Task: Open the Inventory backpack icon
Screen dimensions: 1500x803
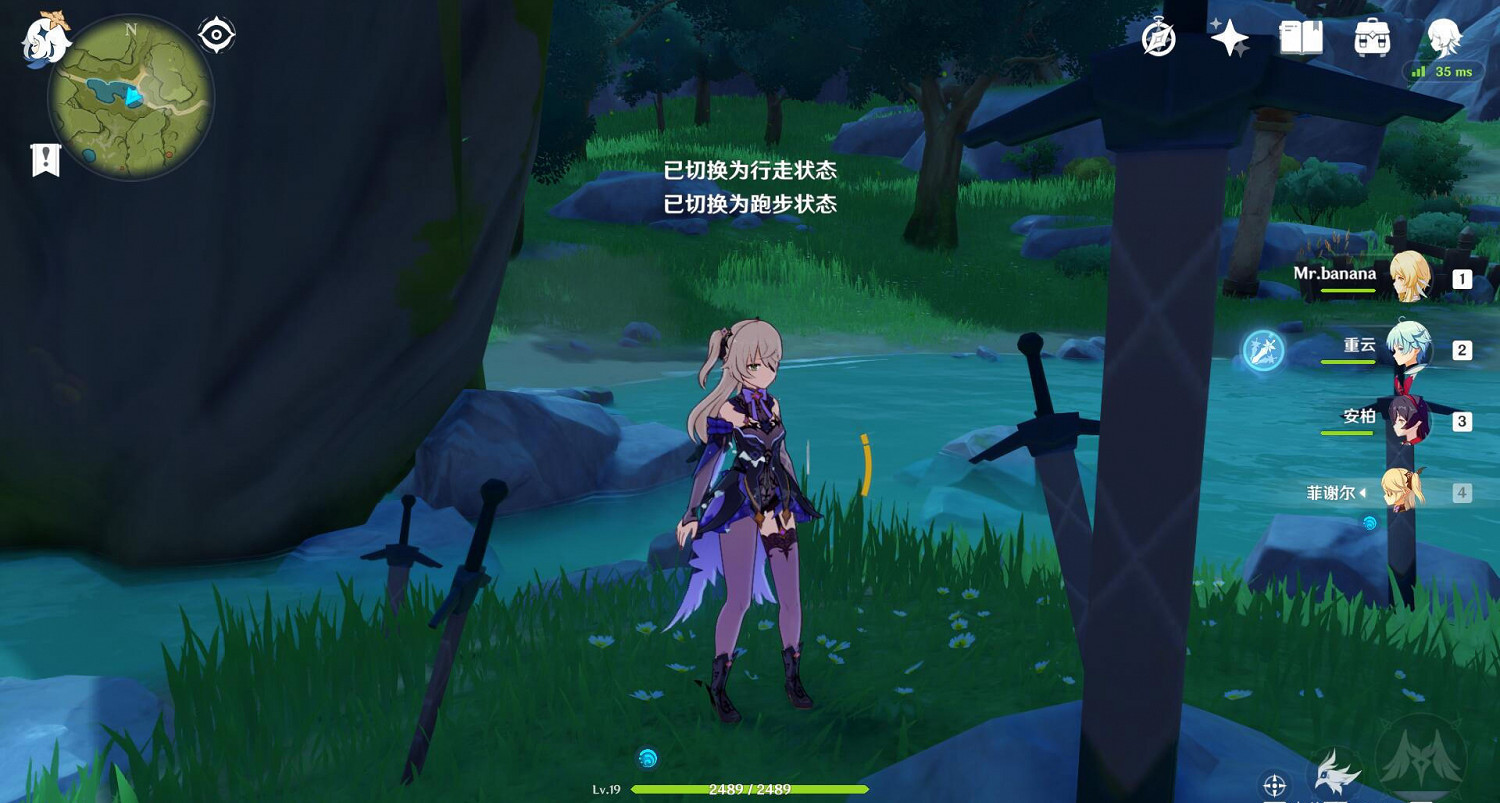Action: pyautogui.click(x=1370, y=40)
